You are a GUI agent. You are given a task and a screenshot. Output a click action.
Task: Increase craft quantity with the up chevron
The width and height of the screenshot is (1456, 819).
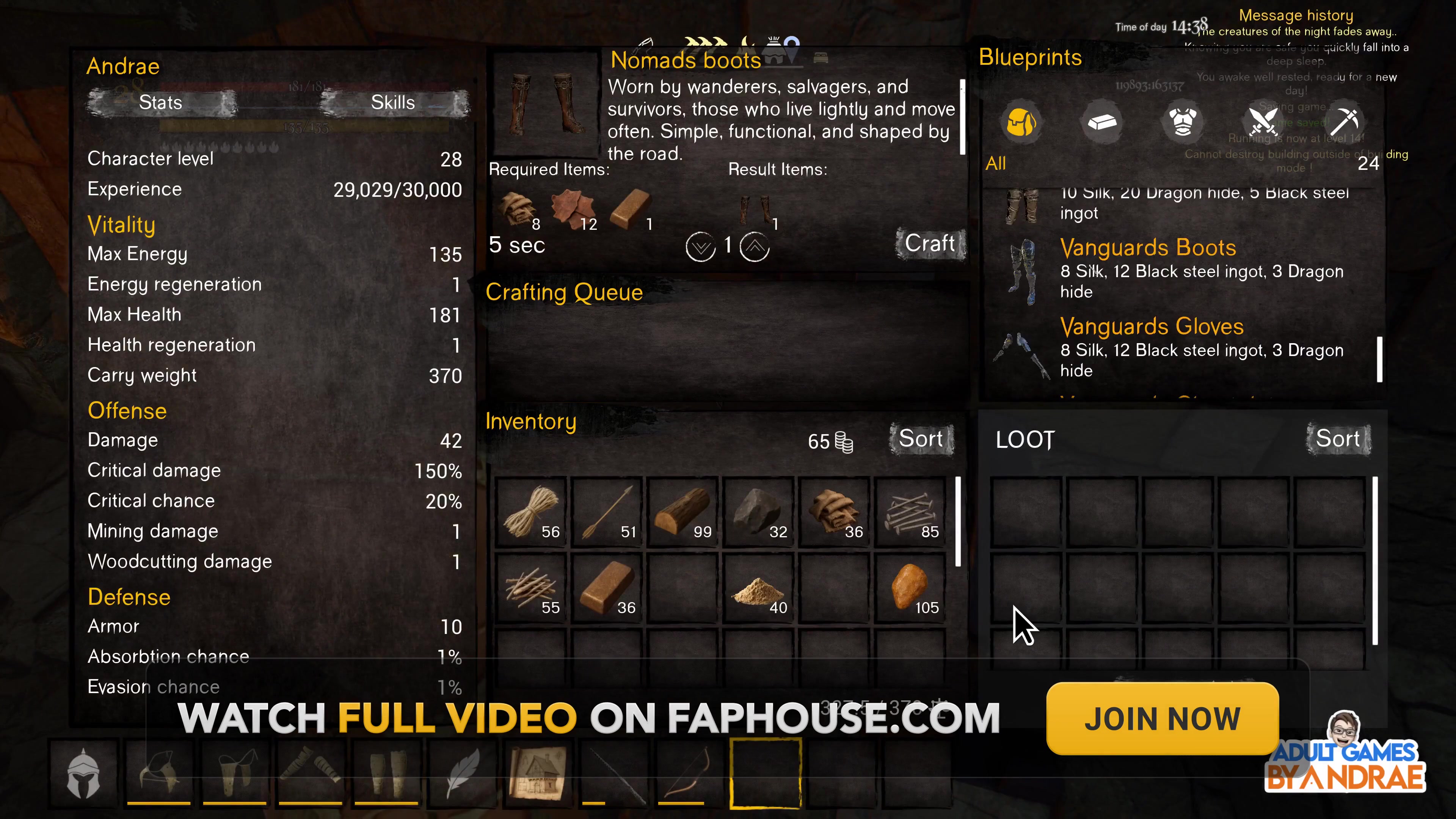pos(755,247)
